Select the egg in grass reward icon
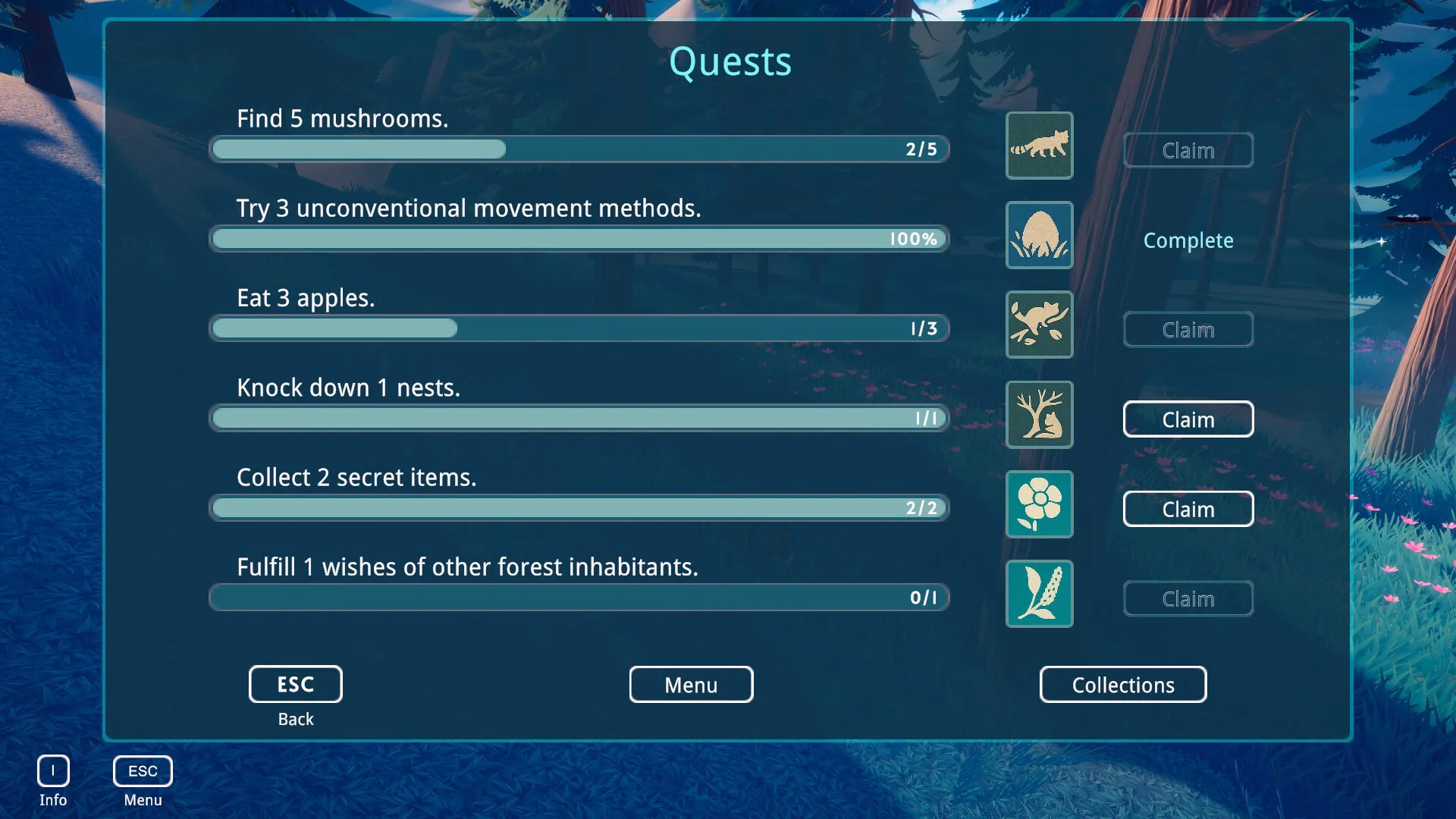 [1039, 235]
